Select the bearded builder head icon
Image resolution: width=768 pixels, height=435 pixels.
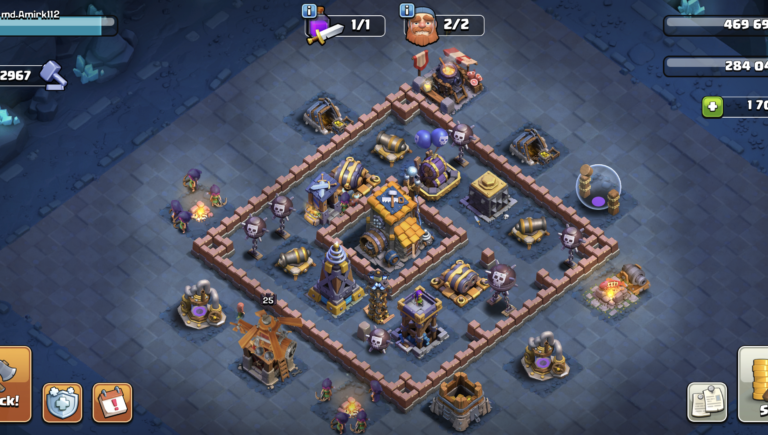(422, 28)
